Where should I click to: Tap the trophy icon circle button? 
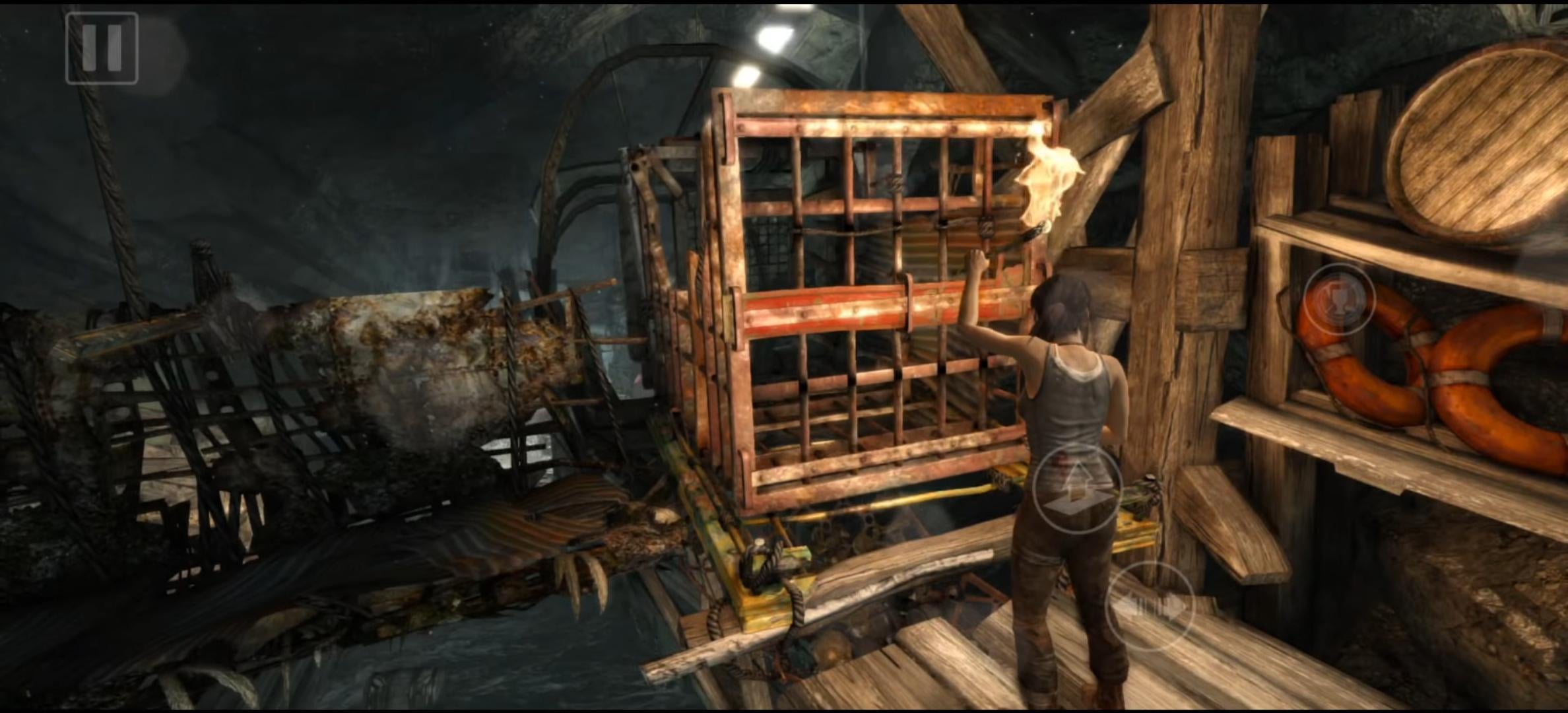point(1339,300)
